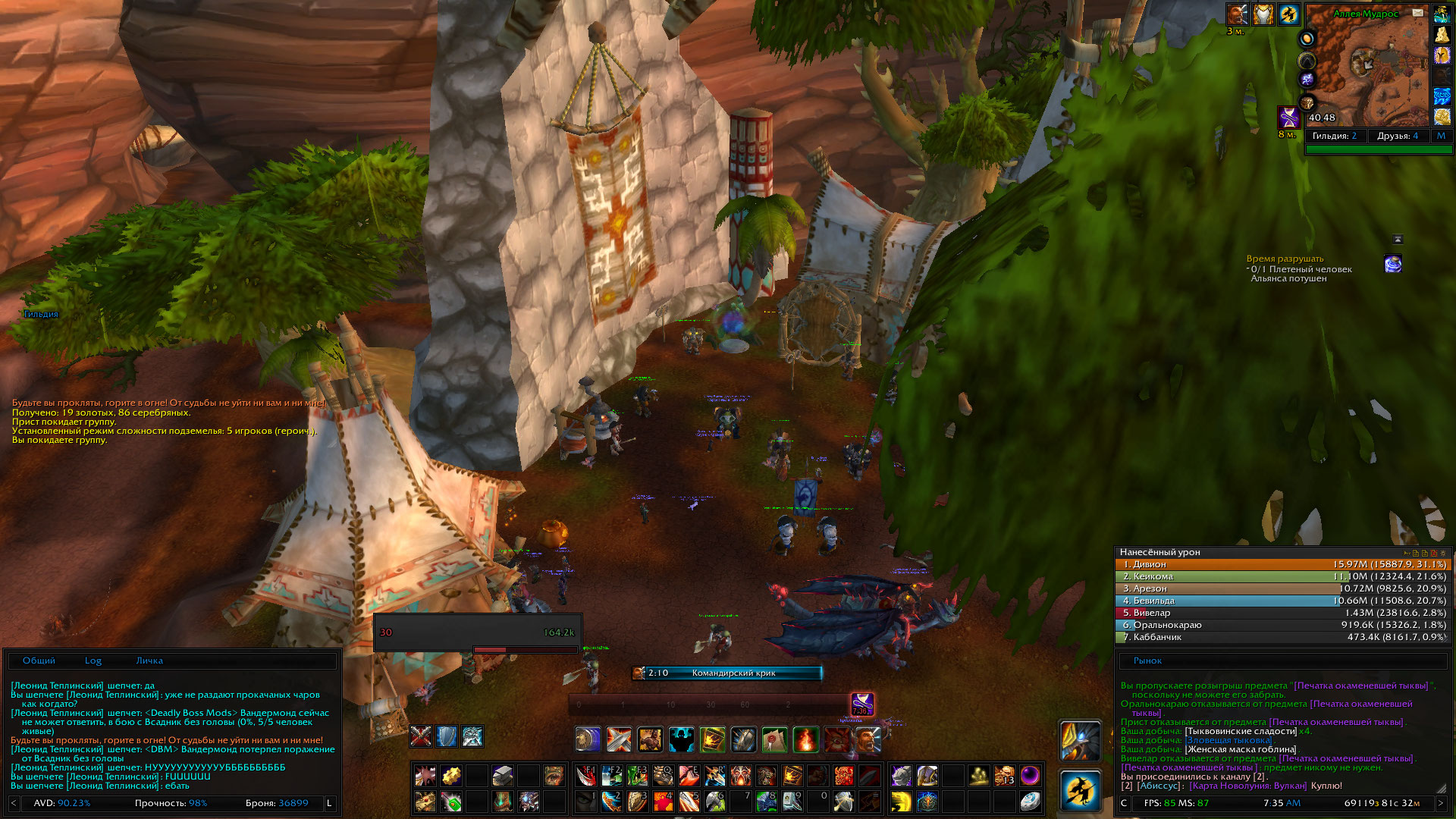The height and width of the screenshot is (819, 1456).
Task: Use the quest item icon beside tracker
Action: (x=1393, y=264)
